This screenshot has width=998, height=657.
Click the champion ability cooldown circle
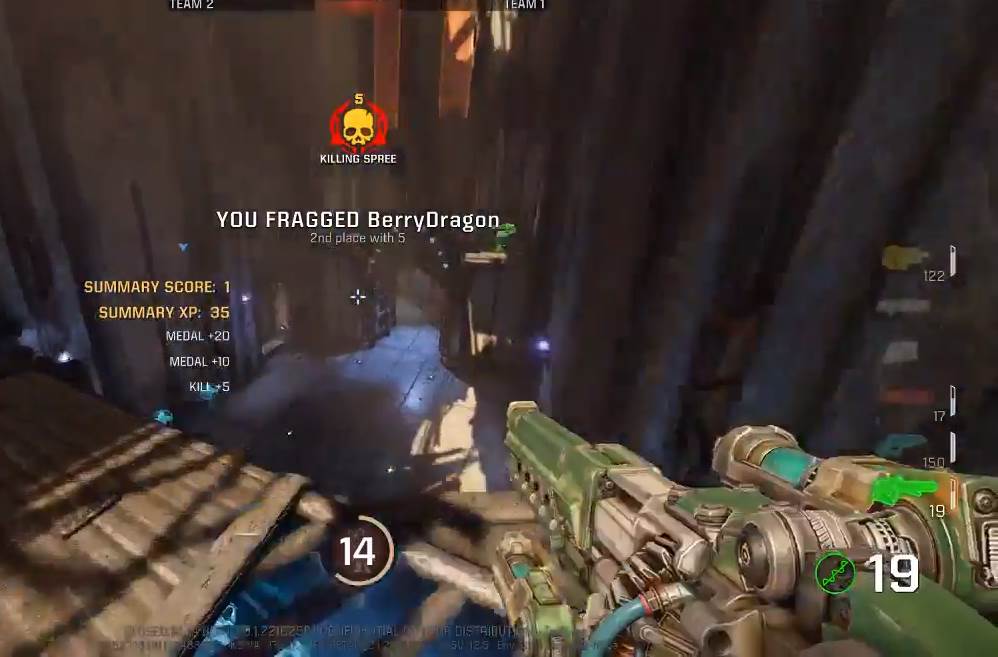click(x=357, y=551)
